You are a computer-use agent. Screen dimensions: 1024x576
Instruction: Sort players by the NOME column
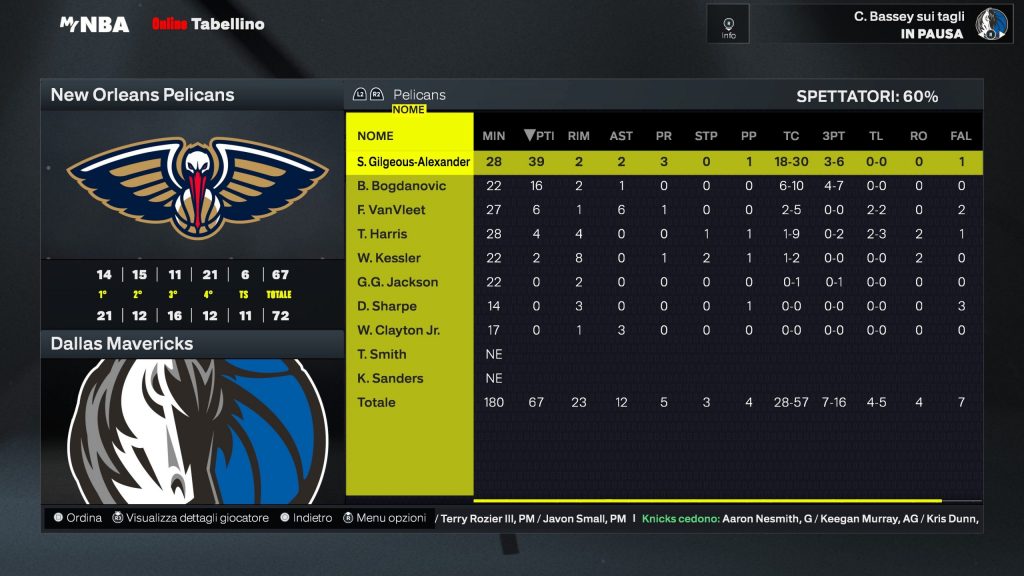click(375, 136)
